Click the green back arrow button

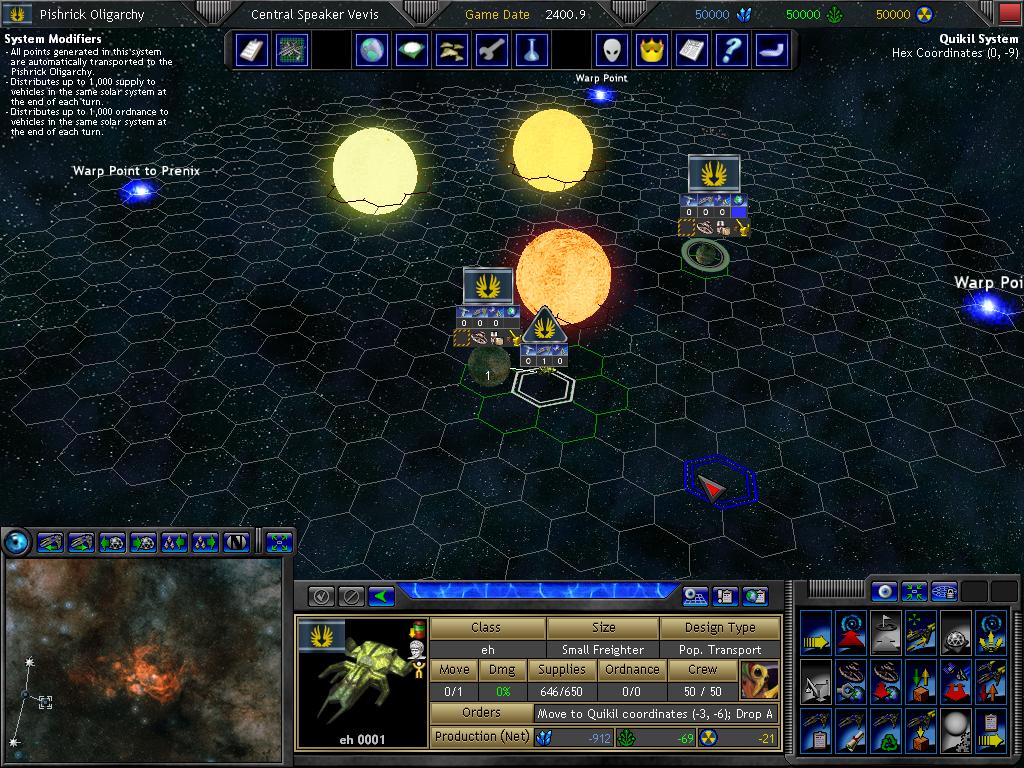(x=381, y=596)
